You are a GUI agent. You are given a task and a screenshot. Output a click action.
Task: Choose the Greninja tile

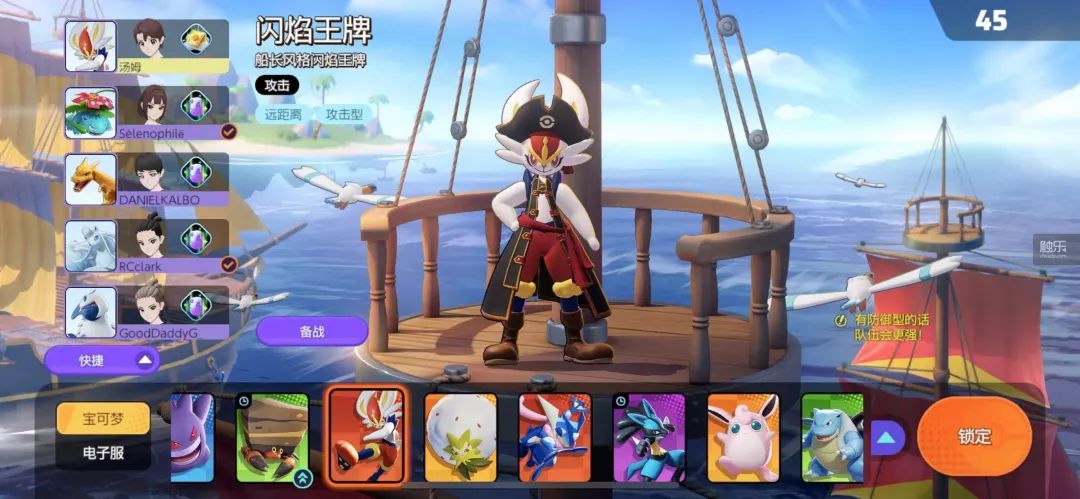(x=554, y=438)
